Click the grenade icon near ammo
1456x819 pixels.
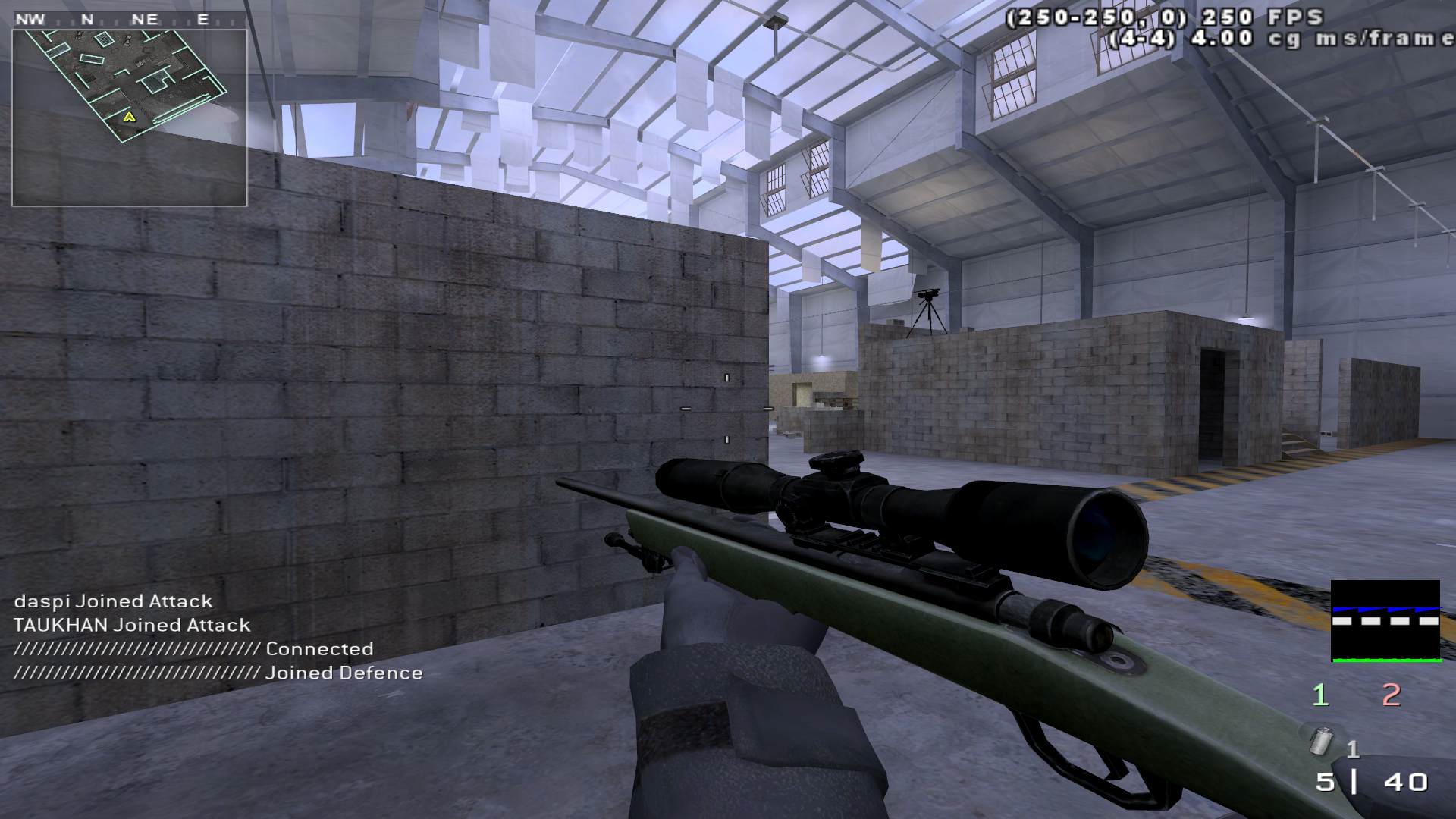click(1323, 741)
